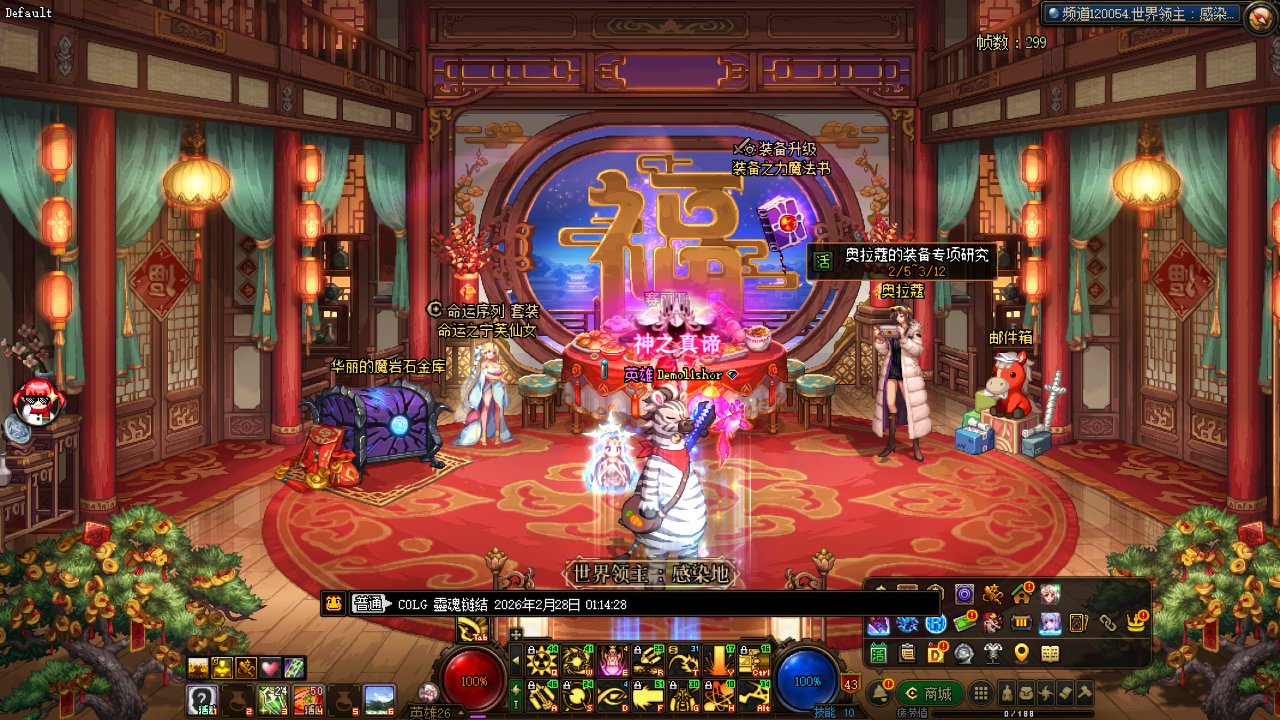Use the green crystal consumable slot
Viewport: 1280px width, 720px height.
click(273, 697)
